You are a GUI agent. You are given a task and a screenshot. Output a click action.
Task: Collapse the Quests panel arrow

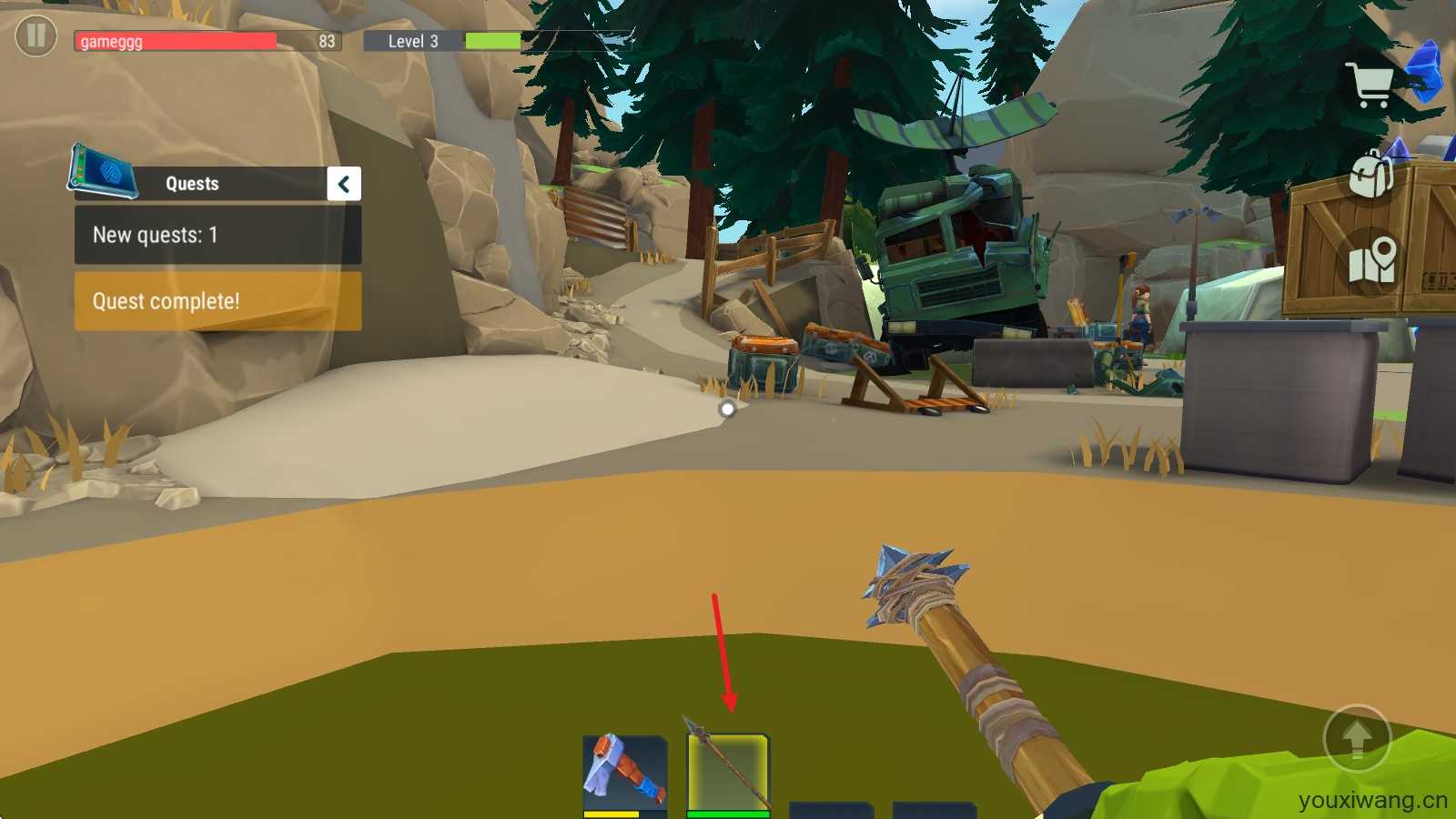point(344,184)
